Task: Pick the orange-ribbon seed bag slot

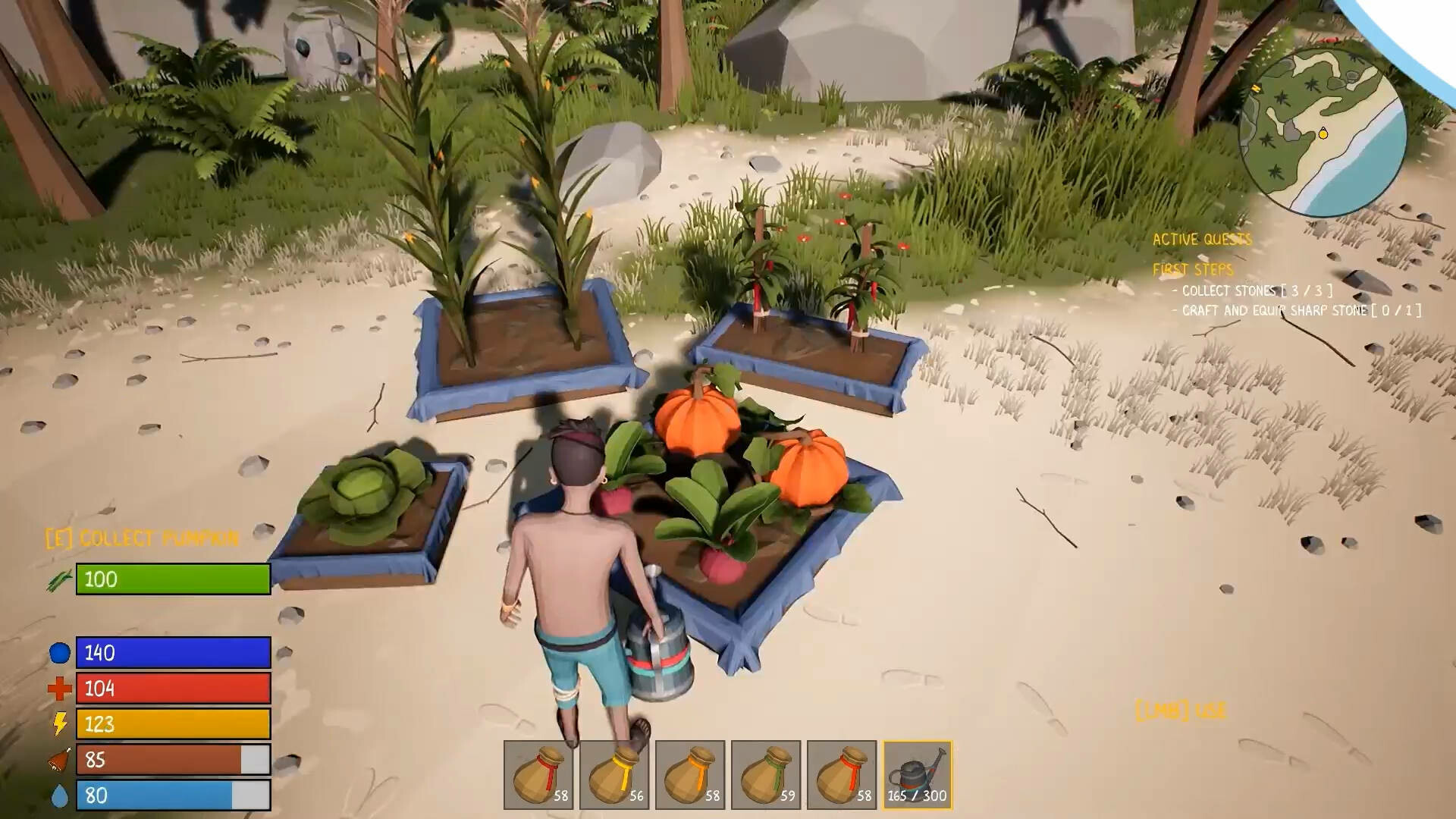Action: click(x=690, y=775)
